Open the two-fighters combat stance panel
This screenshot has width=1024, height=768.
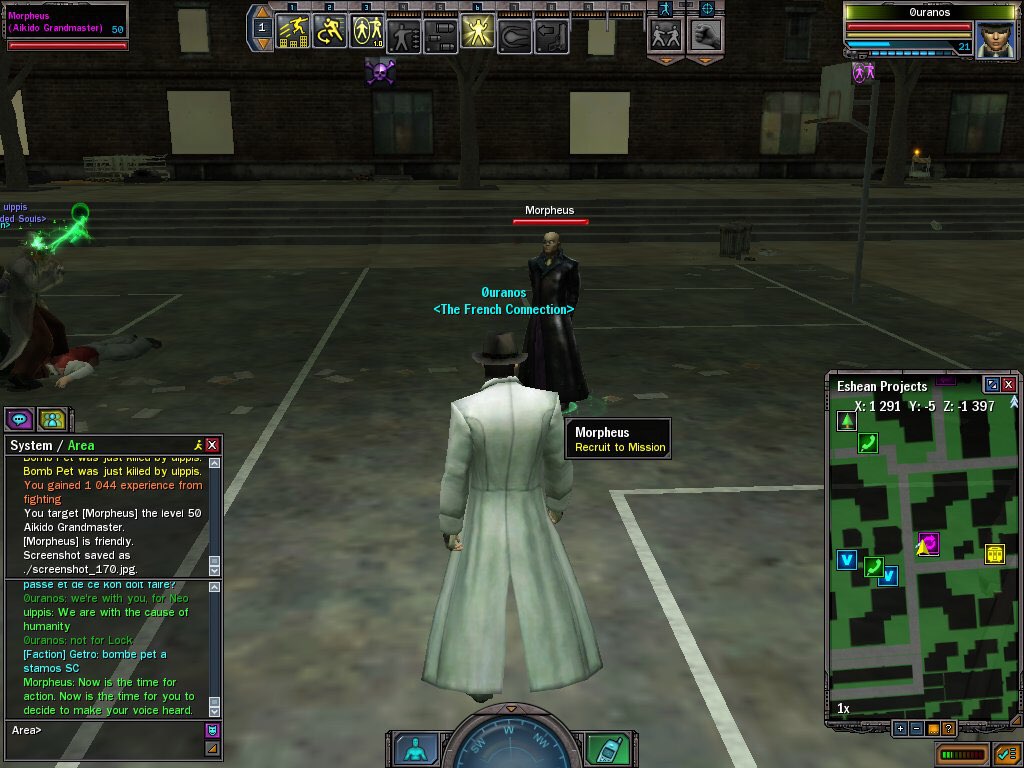[x=665, y=35]
